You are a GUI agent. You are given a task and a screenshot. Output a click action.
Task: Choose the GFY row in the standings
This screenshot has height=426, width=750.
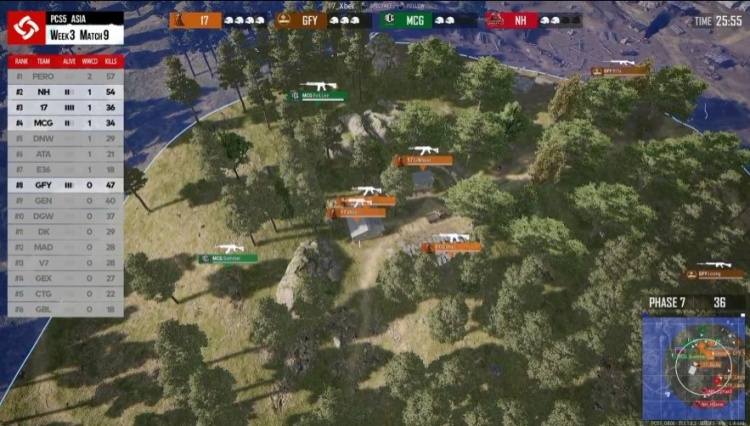pos(66,185)
